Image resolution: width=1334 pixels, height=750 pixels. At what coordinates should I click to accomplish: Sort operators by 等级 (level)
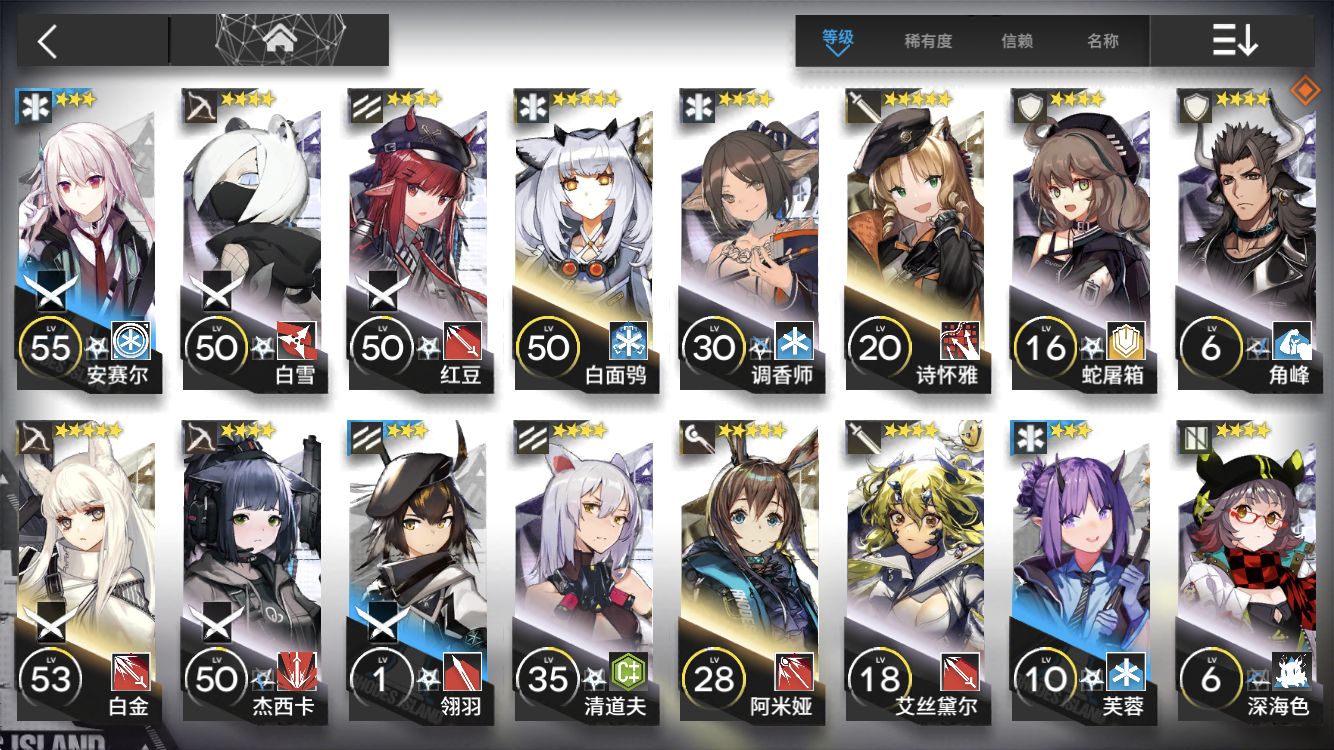tap(838, 41)
